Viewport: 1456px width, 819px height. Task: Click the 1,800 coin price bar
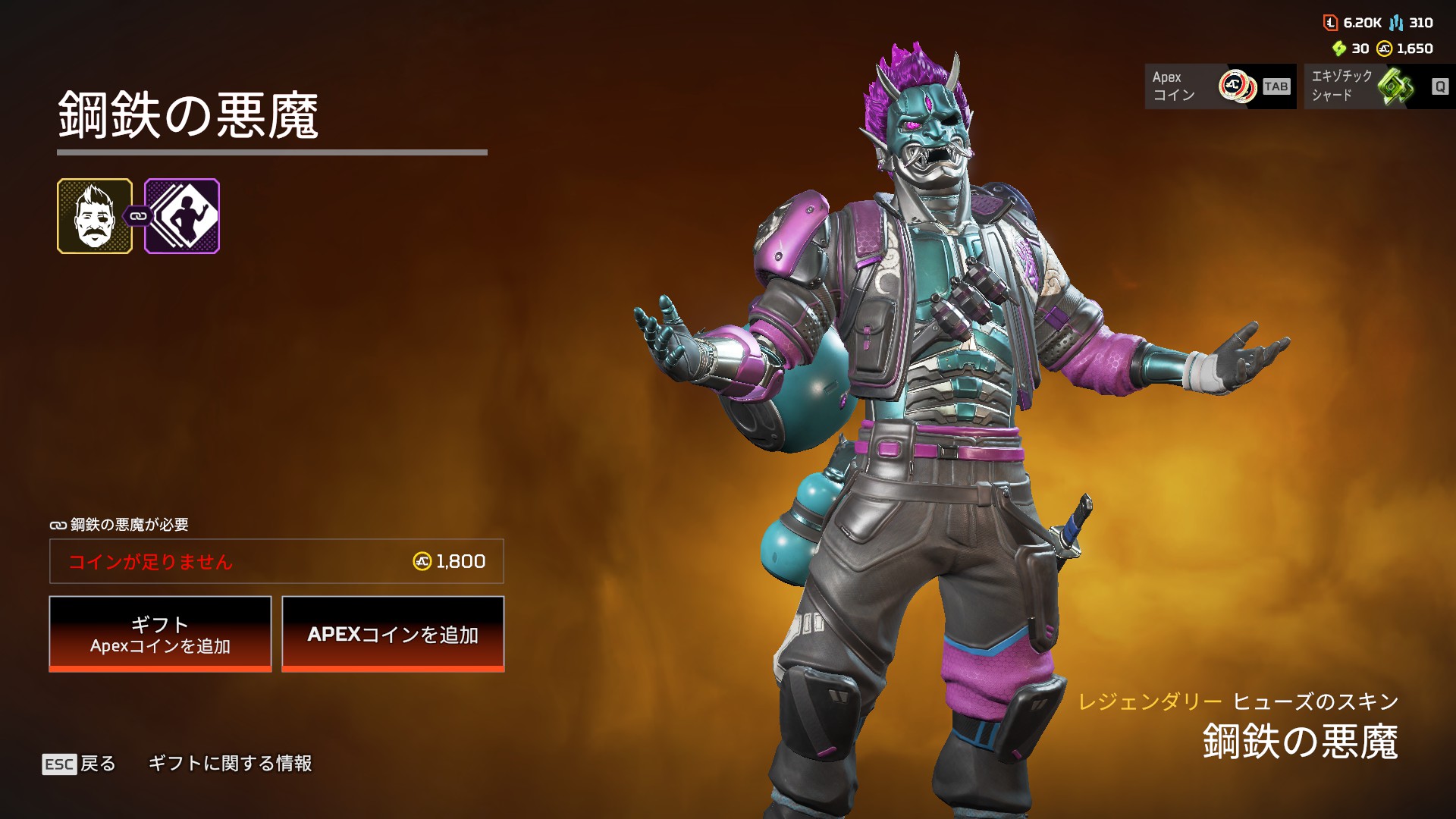pyautogui.click(x=277, y=561)
